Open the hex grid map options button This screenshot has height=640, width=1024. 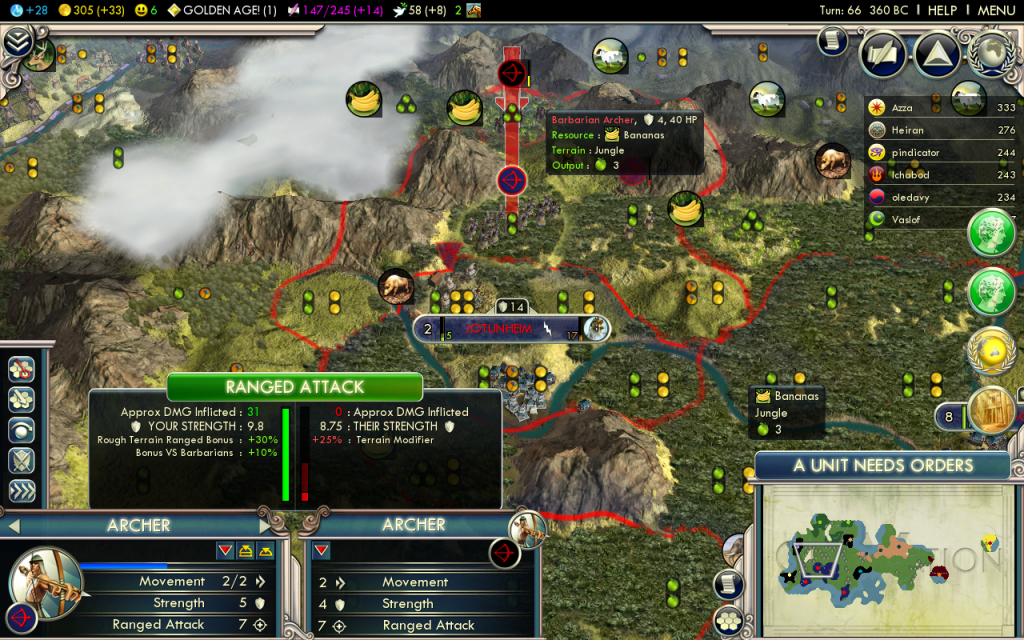click(731, 620)
